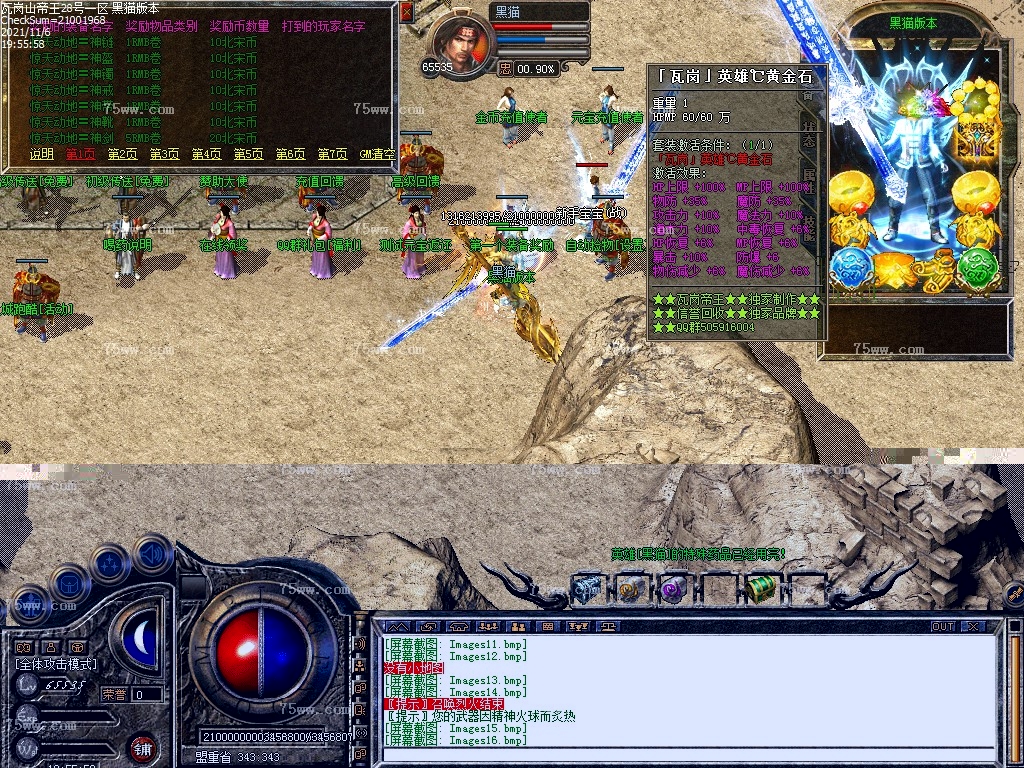
Task: Click the GM清空 clear link
Action: pyautogui.click(x=377, y=154)
